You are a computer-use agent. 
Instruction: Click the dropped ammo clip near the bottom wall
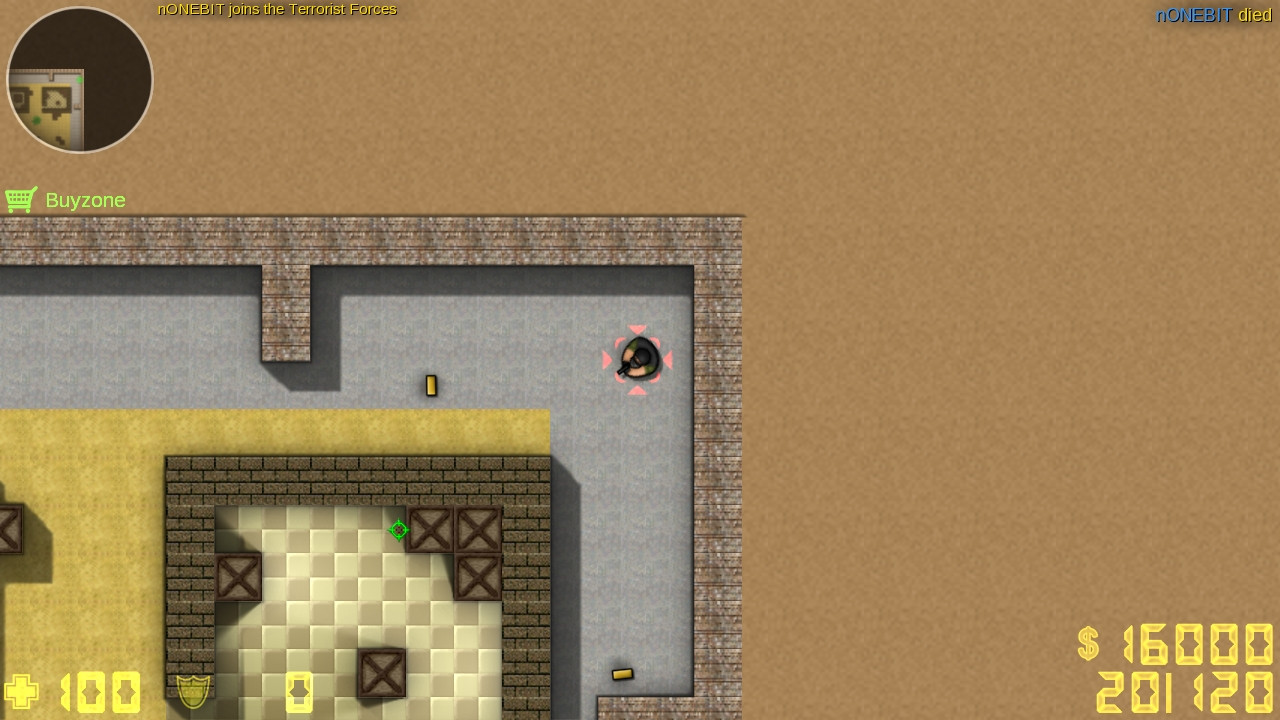tap(622, 673)
